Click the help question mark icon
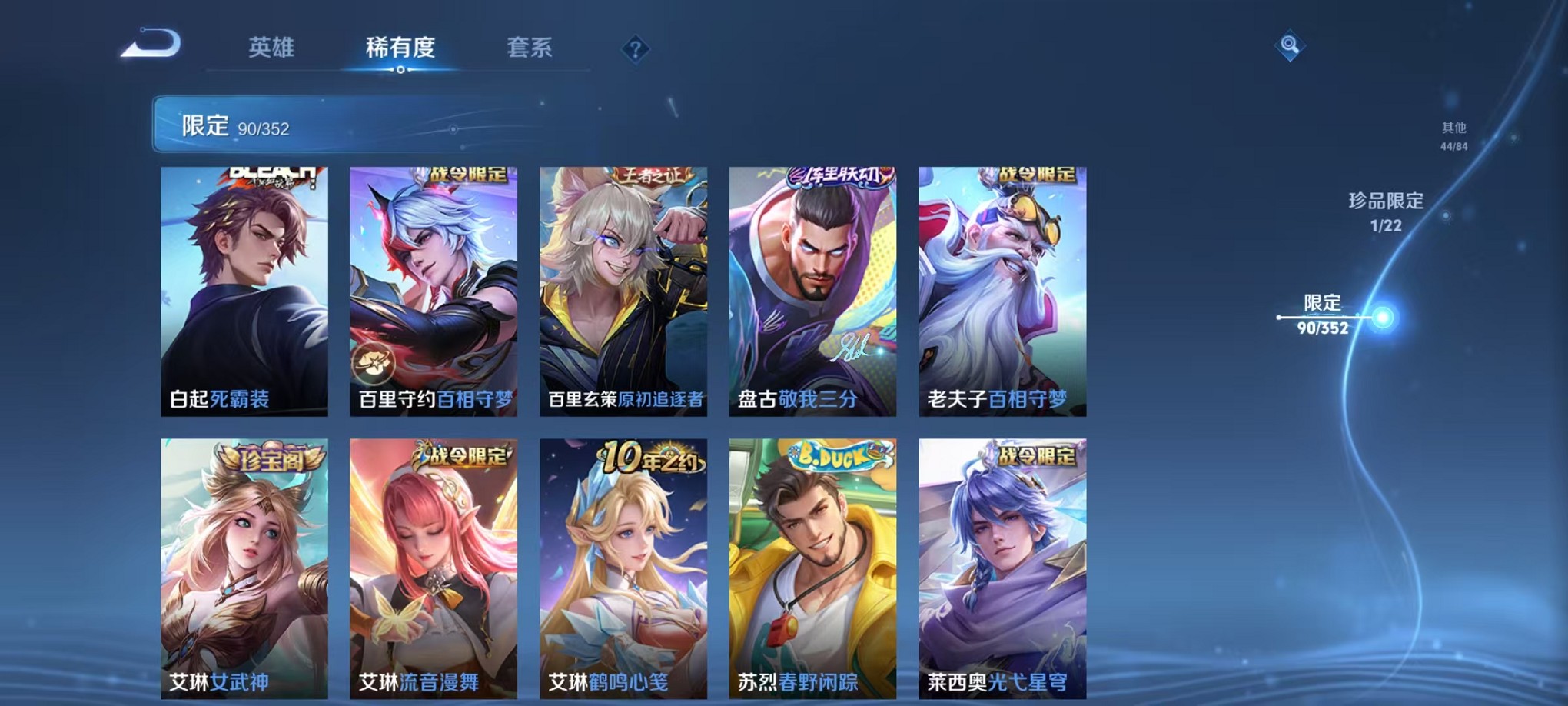 tap(635, 49)
